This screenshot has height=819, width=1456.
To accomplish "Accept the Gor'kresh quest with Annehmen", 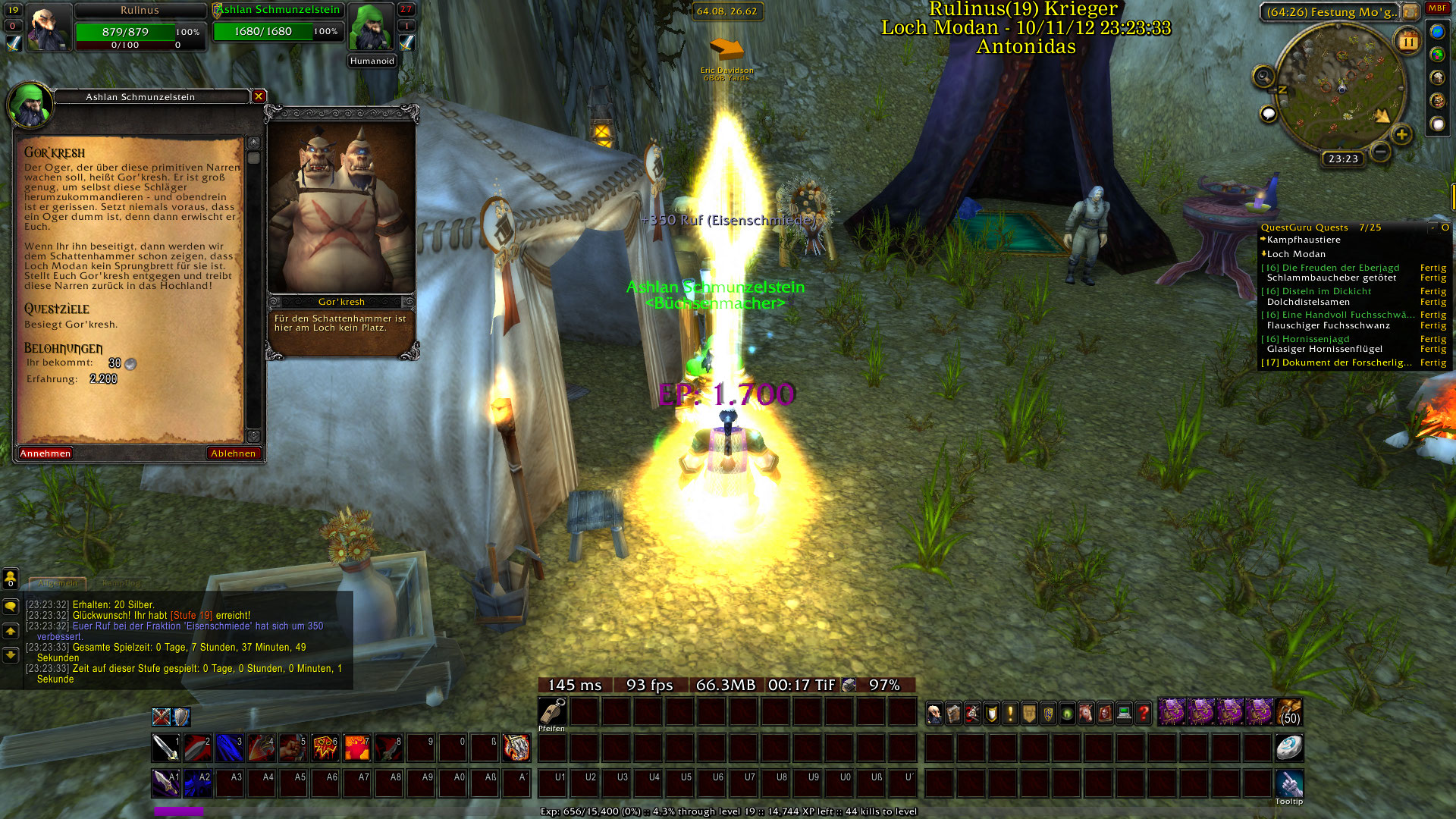I will 45,453.
